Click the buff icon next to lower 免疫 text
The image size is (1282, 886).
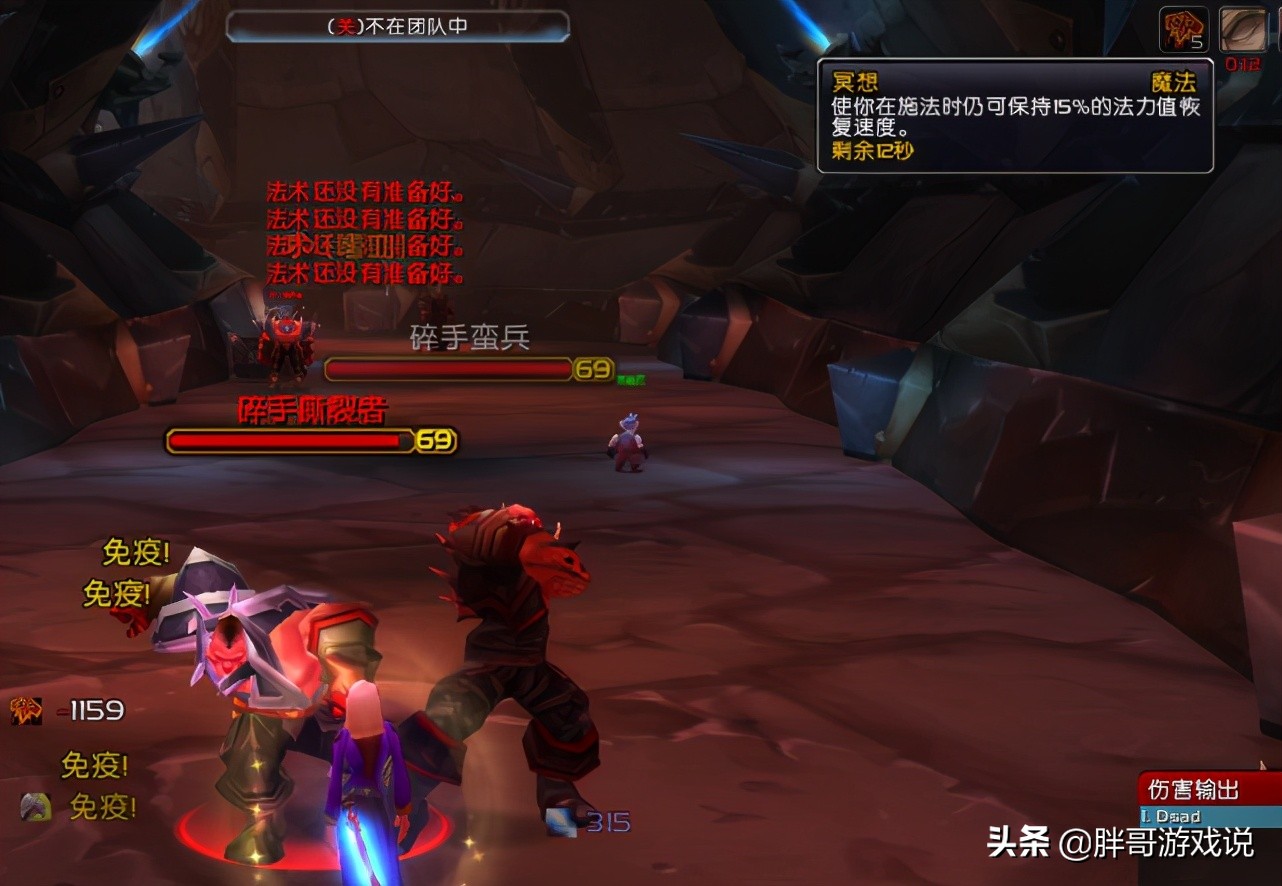point(35,805)
